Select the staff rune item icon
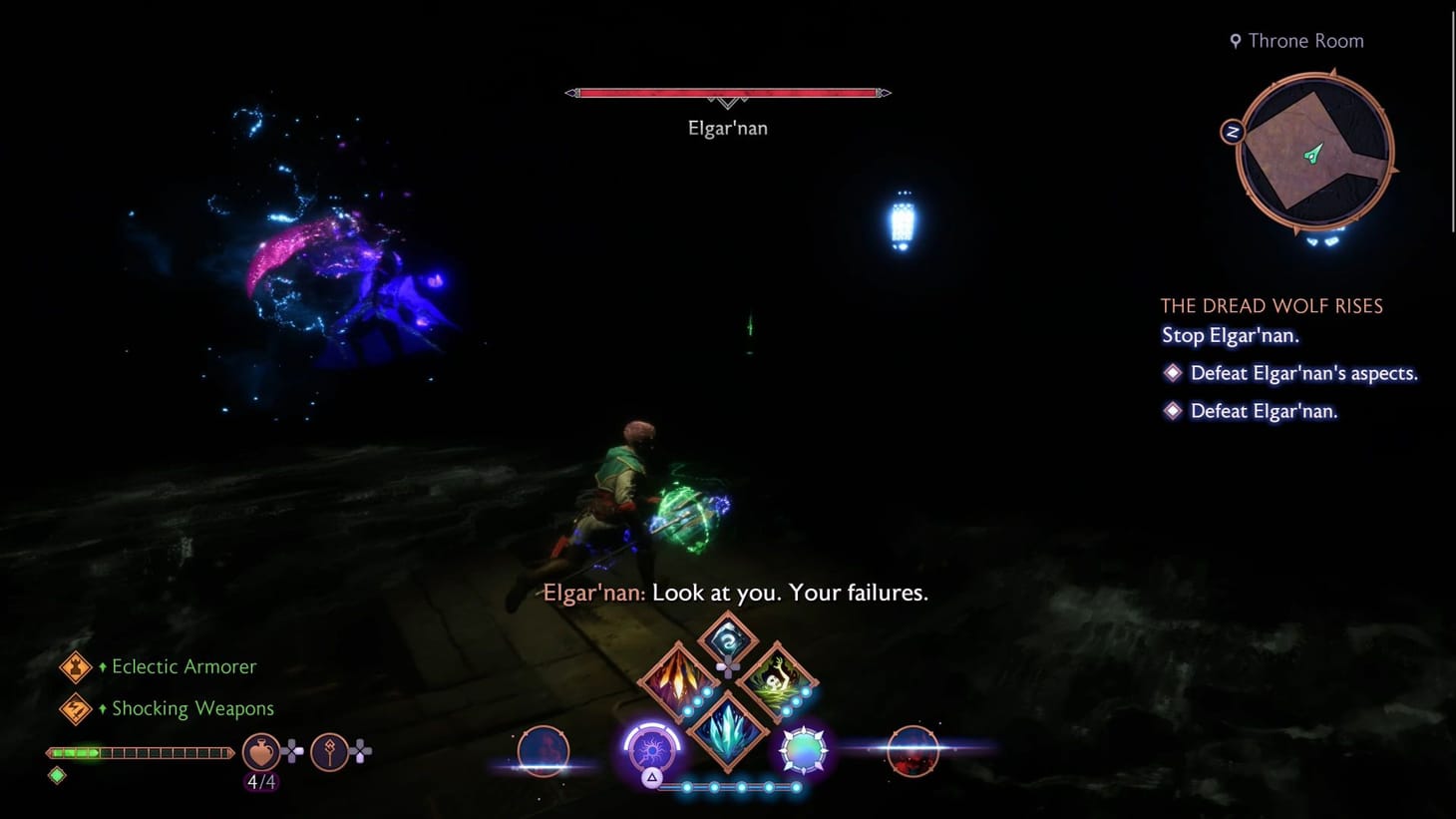1456x819 pixels. (330, 752)
